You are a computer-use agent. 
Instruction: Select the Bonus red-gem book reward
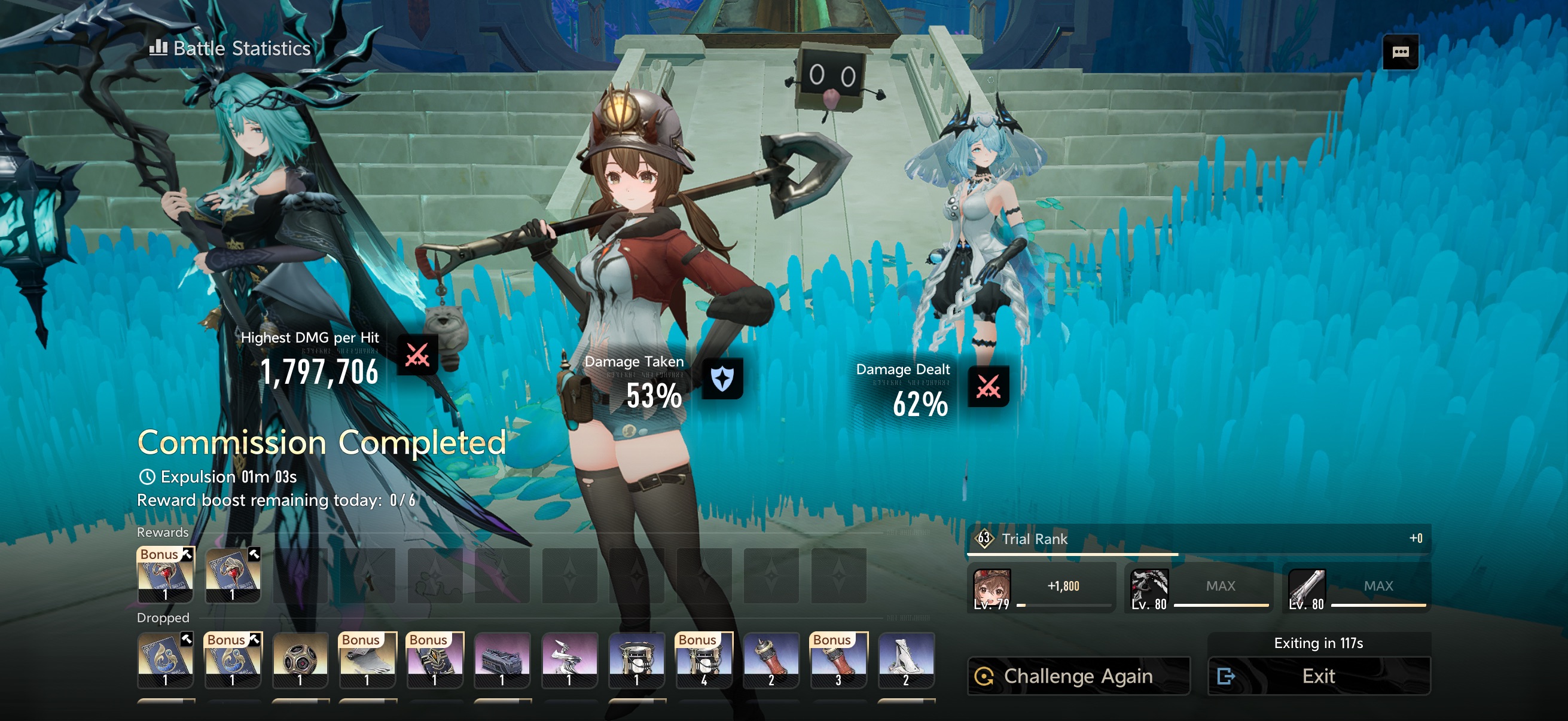[x=166, y=575]
